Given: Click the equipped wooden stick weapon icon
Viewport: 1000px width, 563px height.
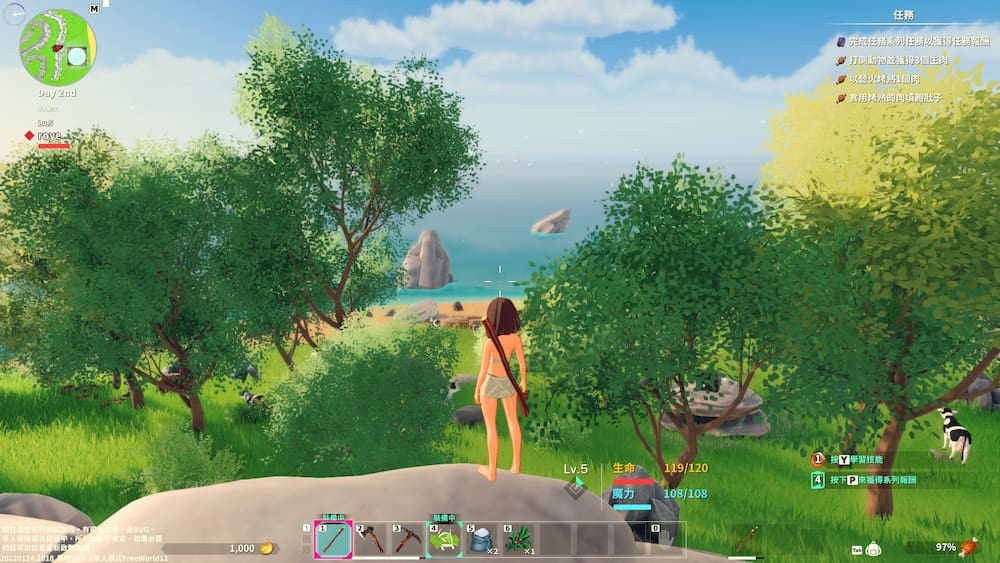Looking at the screenshot, I should pyautogui.click(x=744, y=541).
